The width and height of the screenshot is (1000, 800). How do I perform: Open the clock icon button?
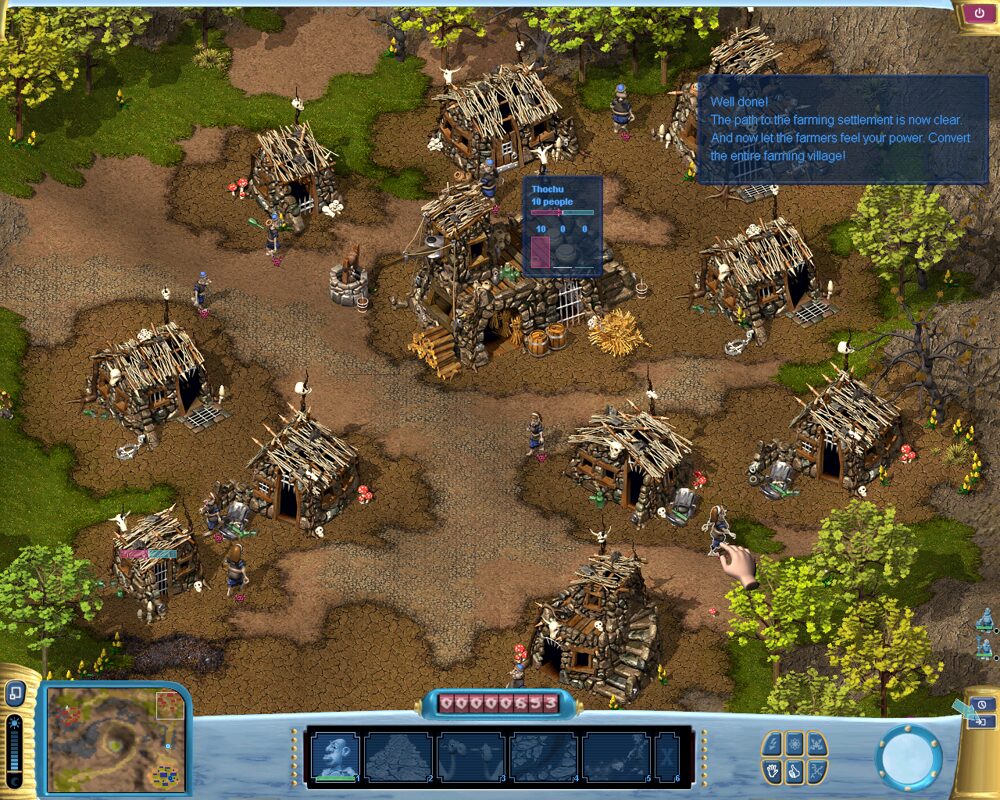pyautogui.click(x=981, y=704)
